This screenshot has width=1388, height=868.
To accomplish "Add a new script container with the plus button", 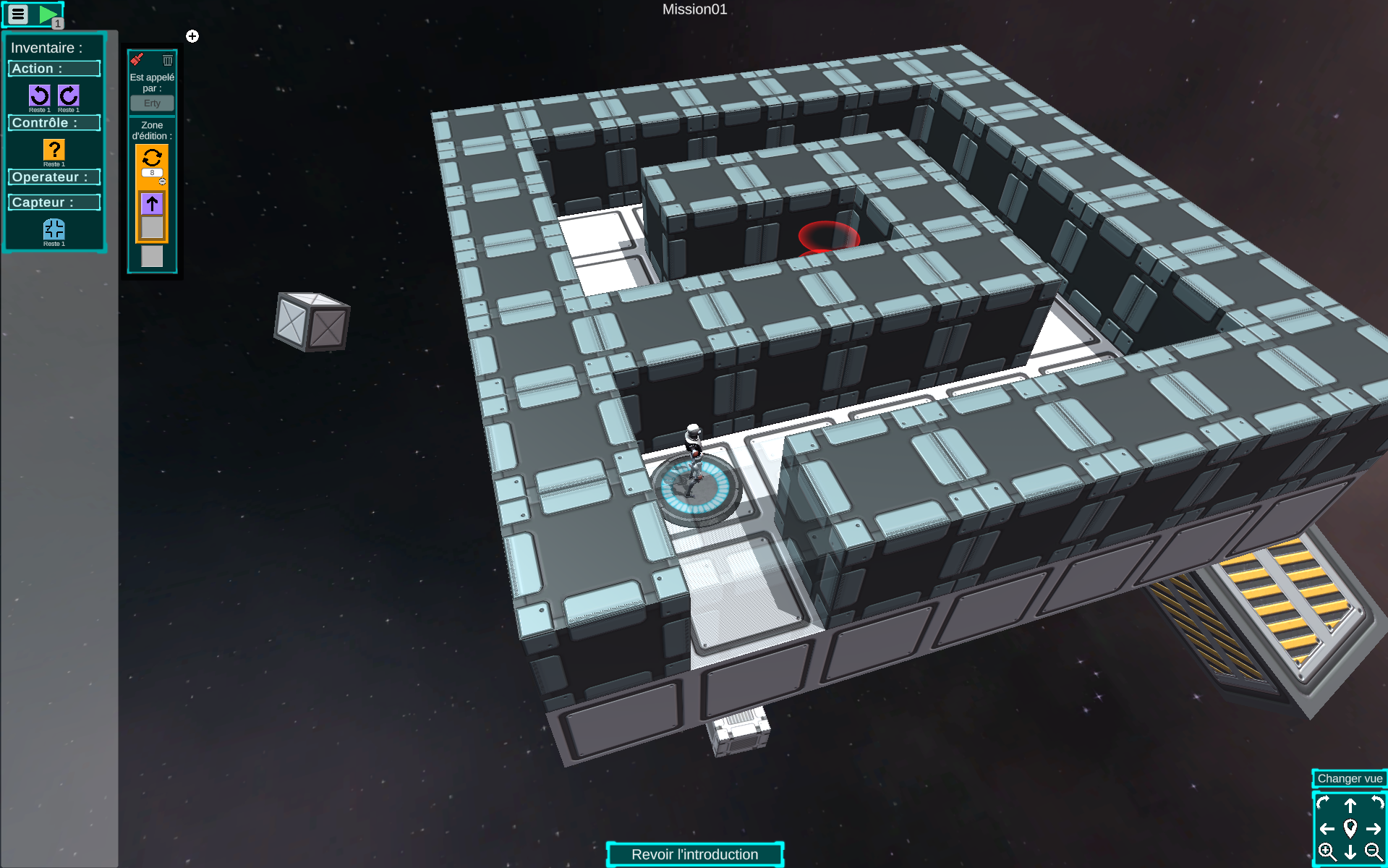I will (192, 36).
